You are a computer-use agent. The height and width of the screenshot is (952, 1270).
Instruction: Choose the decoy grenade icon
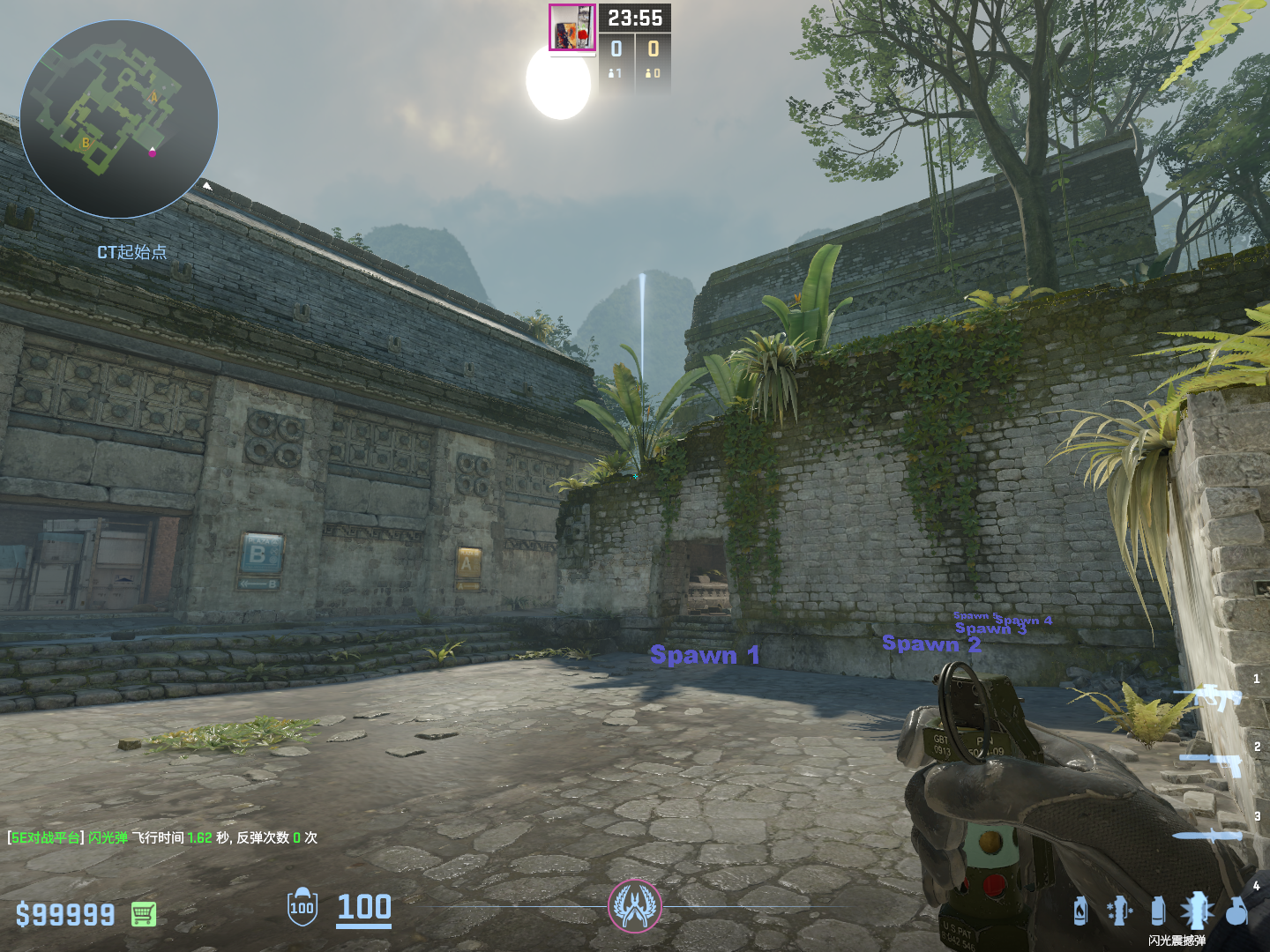pyautogui.click(x=1118, y=911)
